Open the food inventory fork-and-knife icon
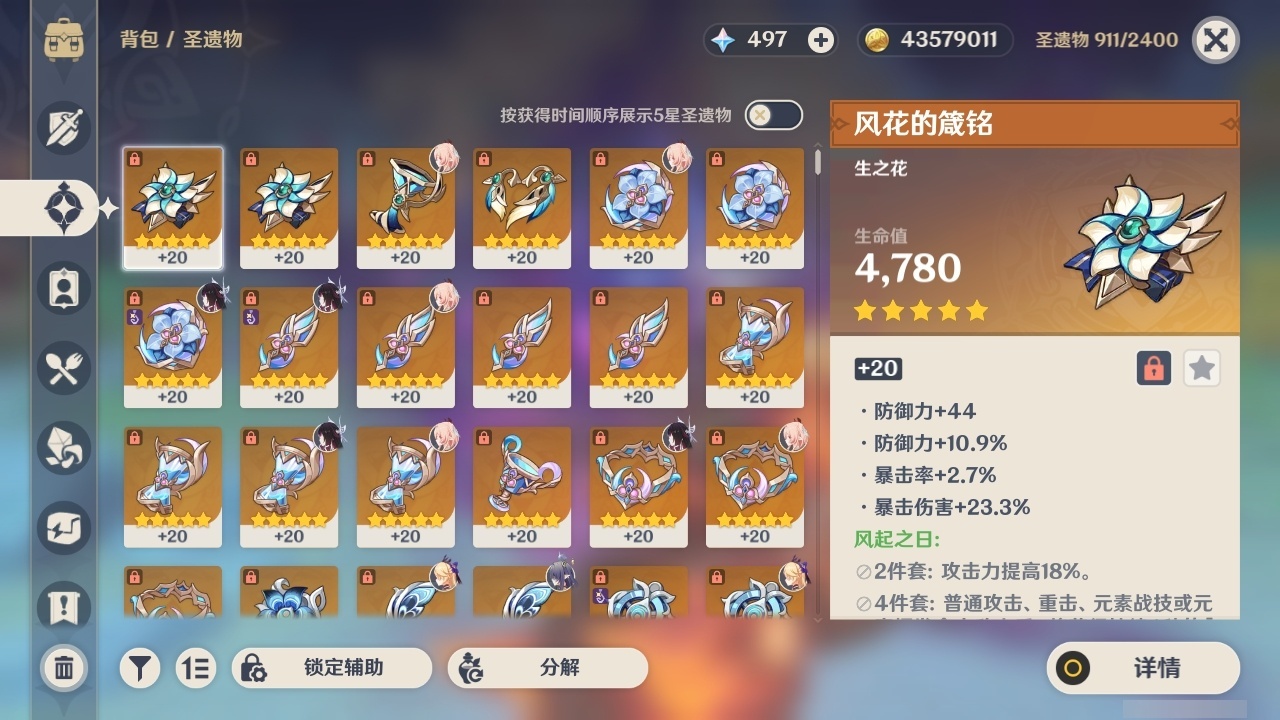The width and height of the screenshot is (1280, 720). click(63, 368)
